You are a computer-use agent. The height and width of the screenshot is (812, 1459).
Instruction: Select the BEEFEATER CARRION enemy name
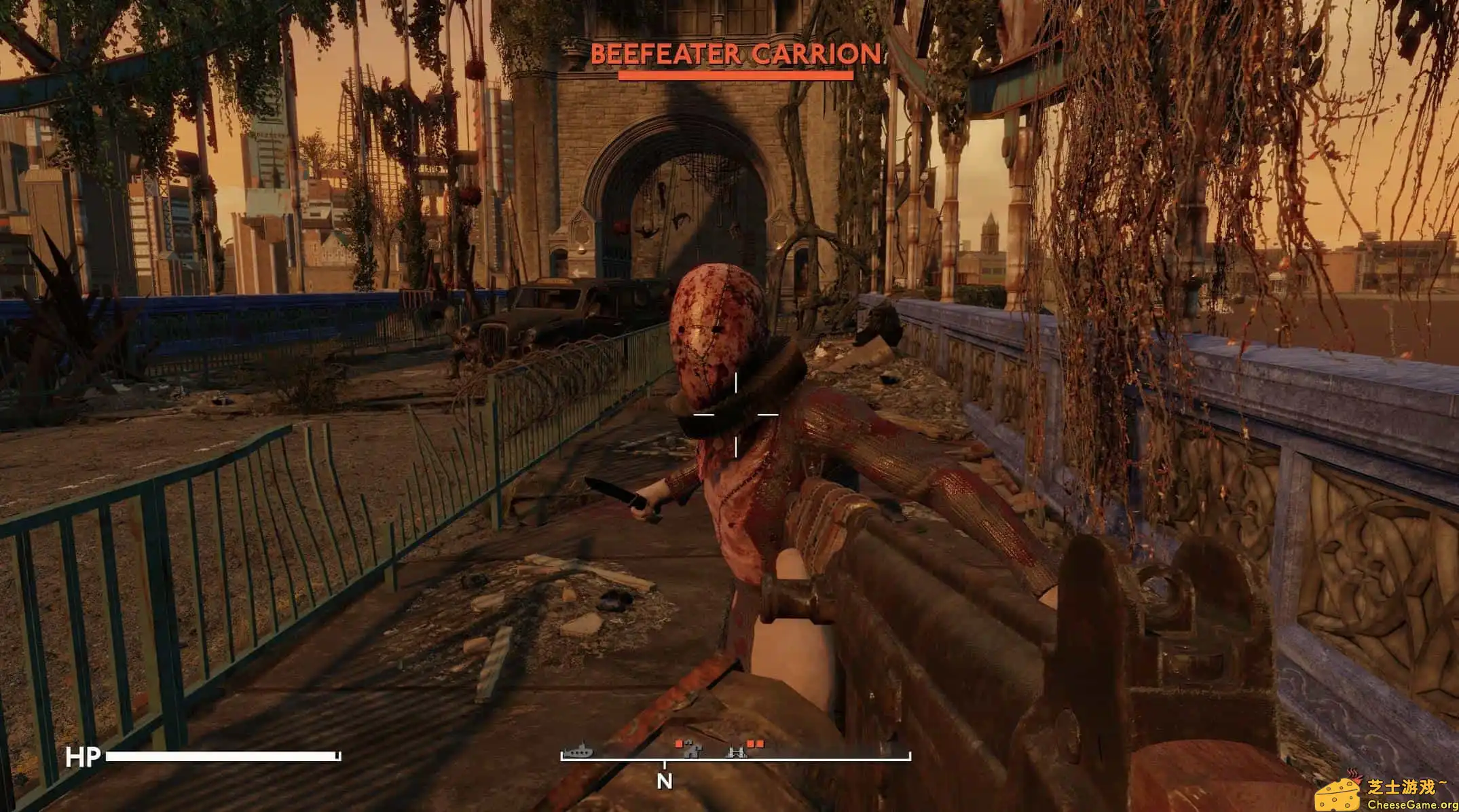click(737, 53)
